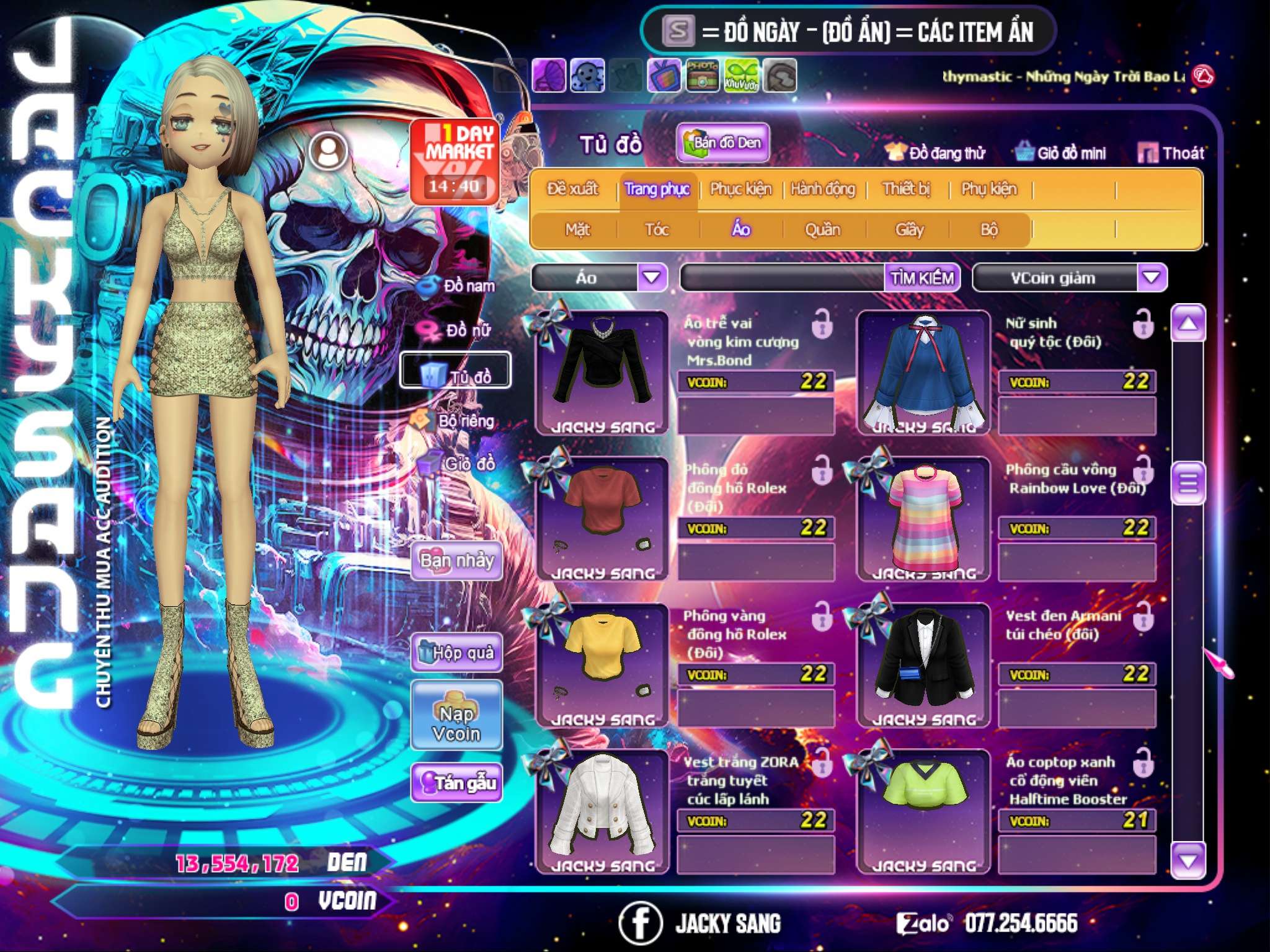1270x952 pixels.
Task: Switch to the Hành động tab
Action: [x=823, y=189]
